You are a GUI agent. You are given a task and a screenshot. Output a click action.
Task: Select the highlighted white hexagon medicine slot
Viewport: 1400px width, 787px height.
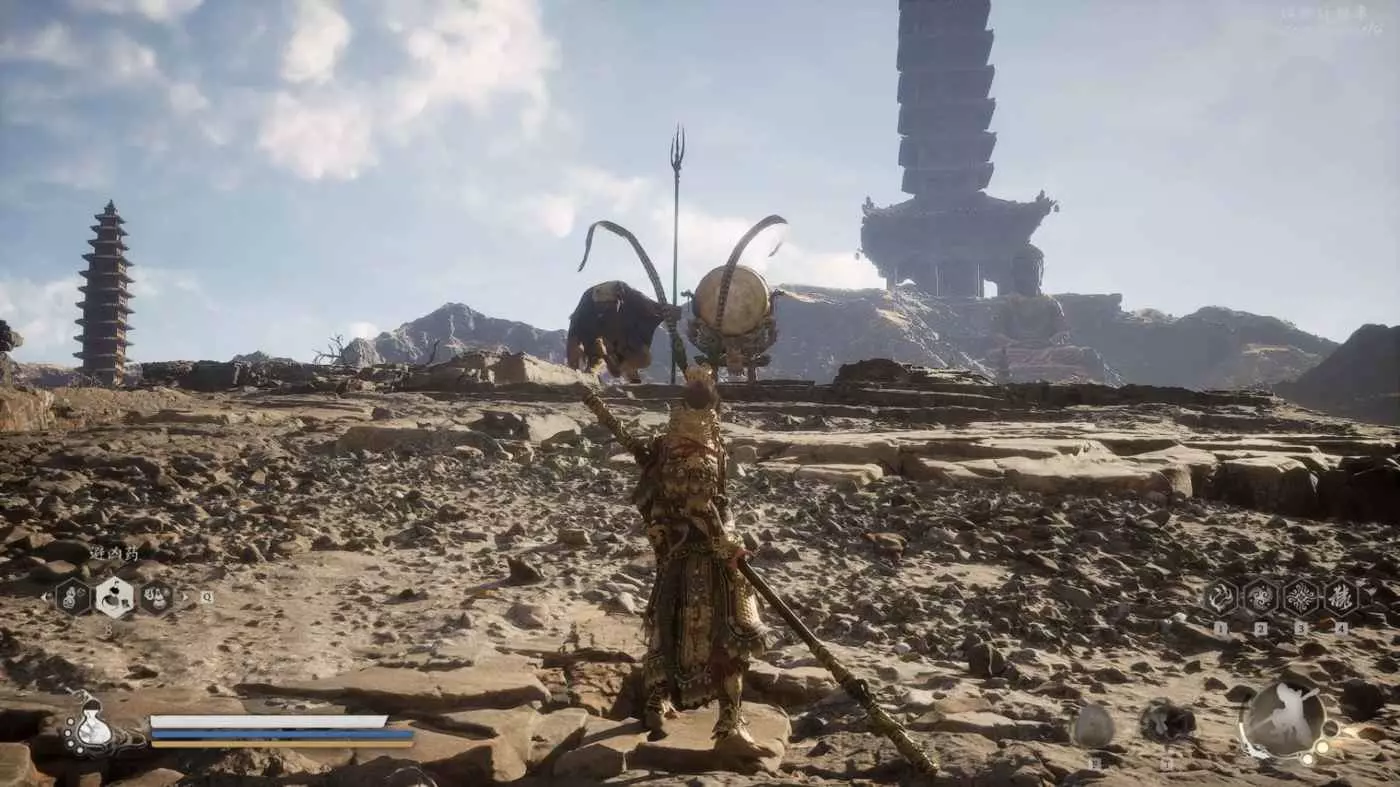point(115,597)
